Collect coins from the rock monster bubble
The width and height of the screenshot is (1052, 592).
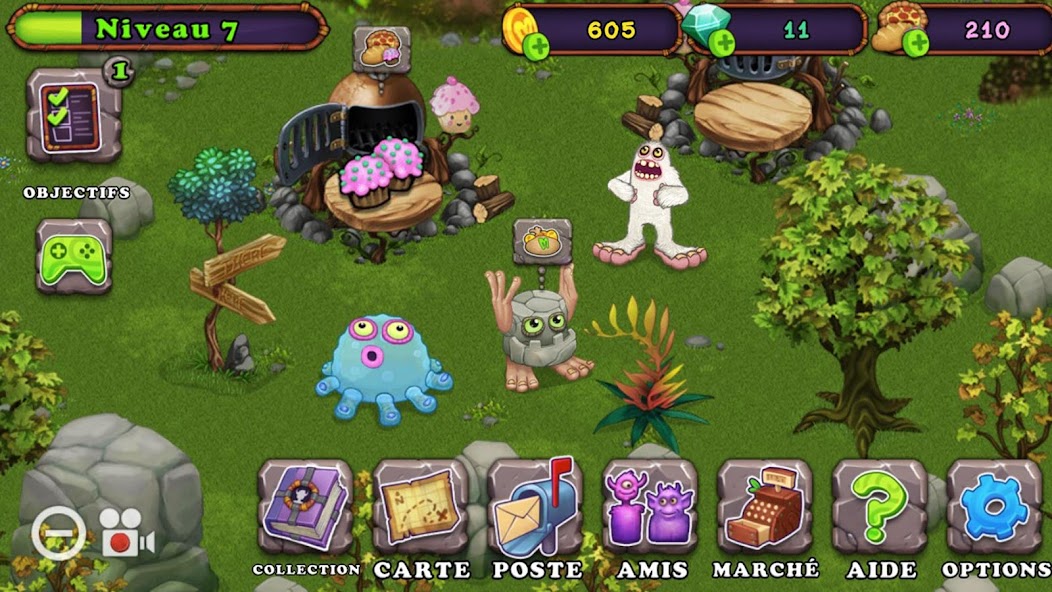(543, 242)
